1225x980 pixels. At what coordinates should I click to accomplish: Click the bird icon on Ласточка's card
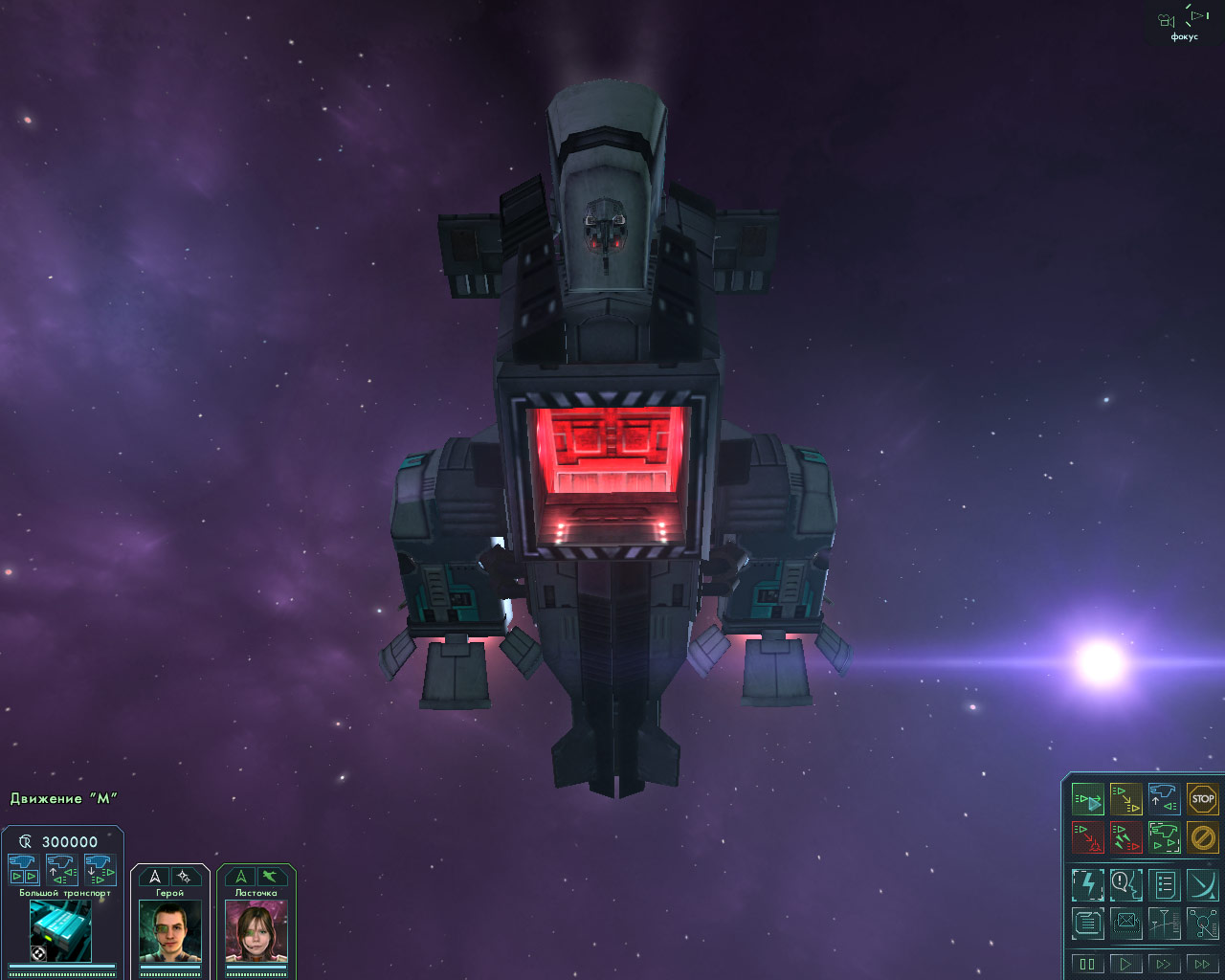271,876
